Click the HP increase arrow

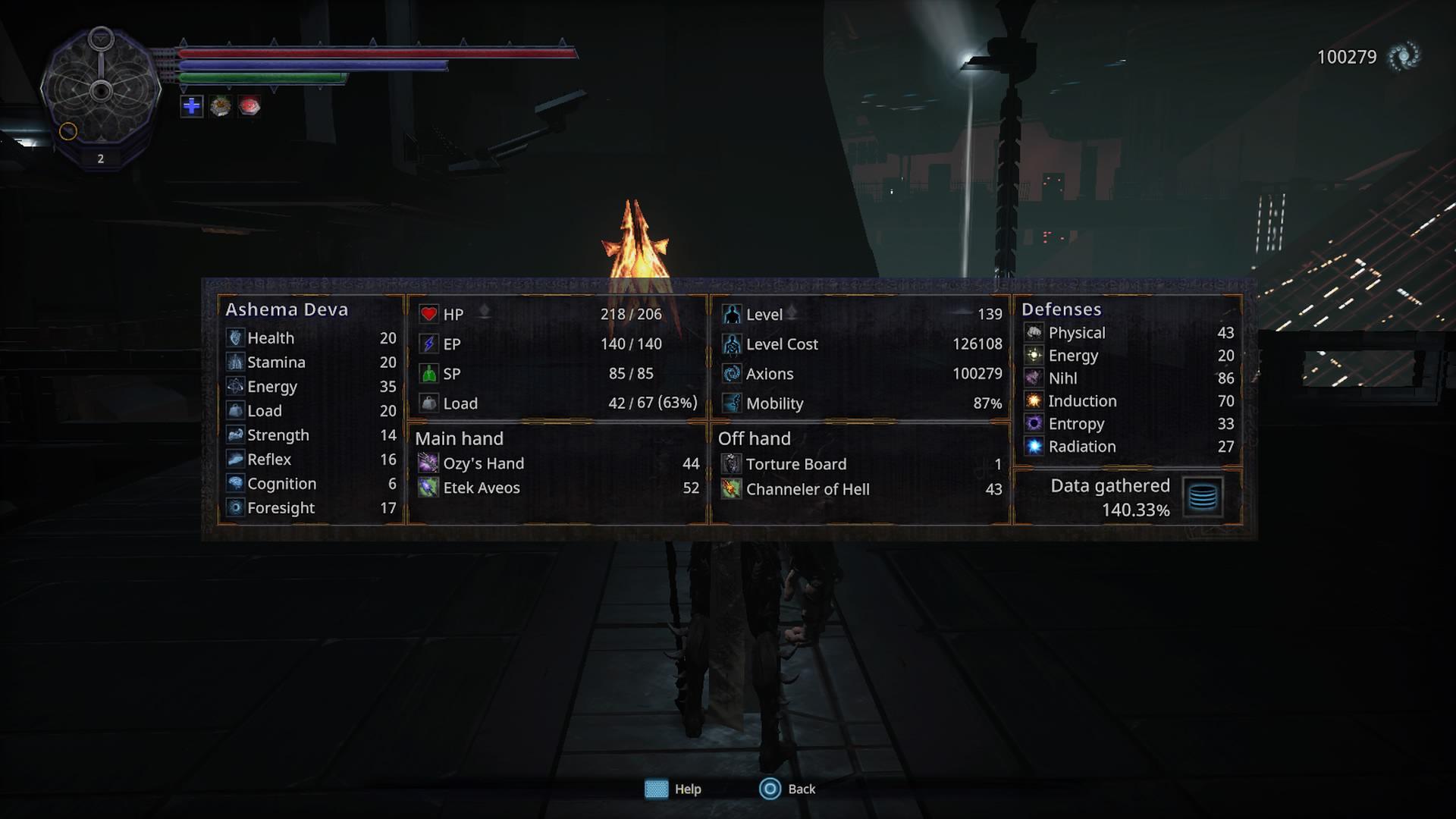pyautogui.click(x=484, y=310)
